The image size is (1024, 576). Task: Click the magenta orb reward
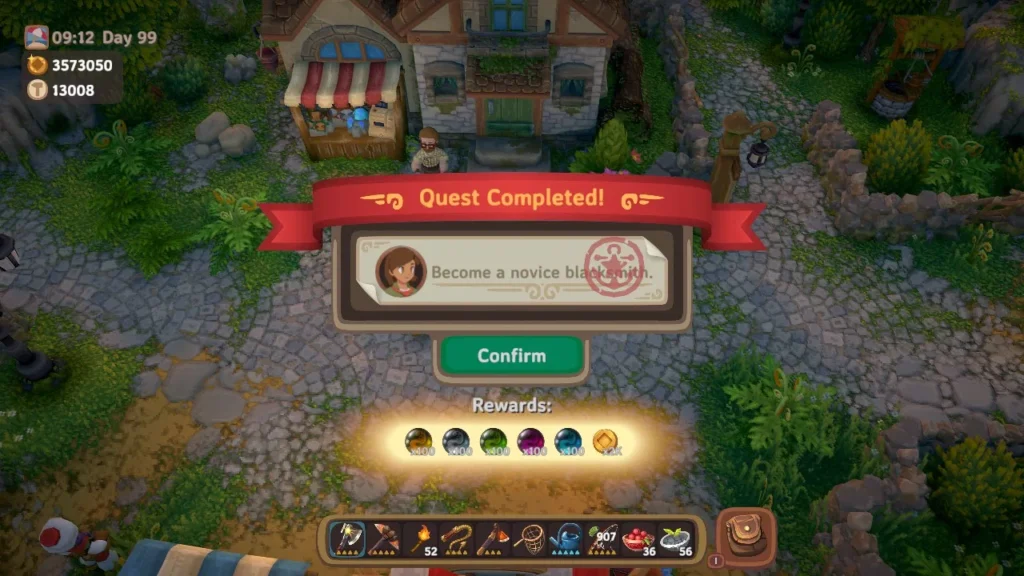coord(530,440)
